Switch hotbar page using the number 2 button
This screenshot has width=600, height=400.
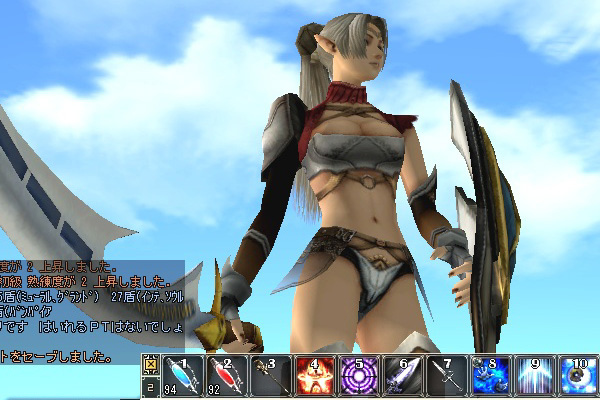(150, 385)
